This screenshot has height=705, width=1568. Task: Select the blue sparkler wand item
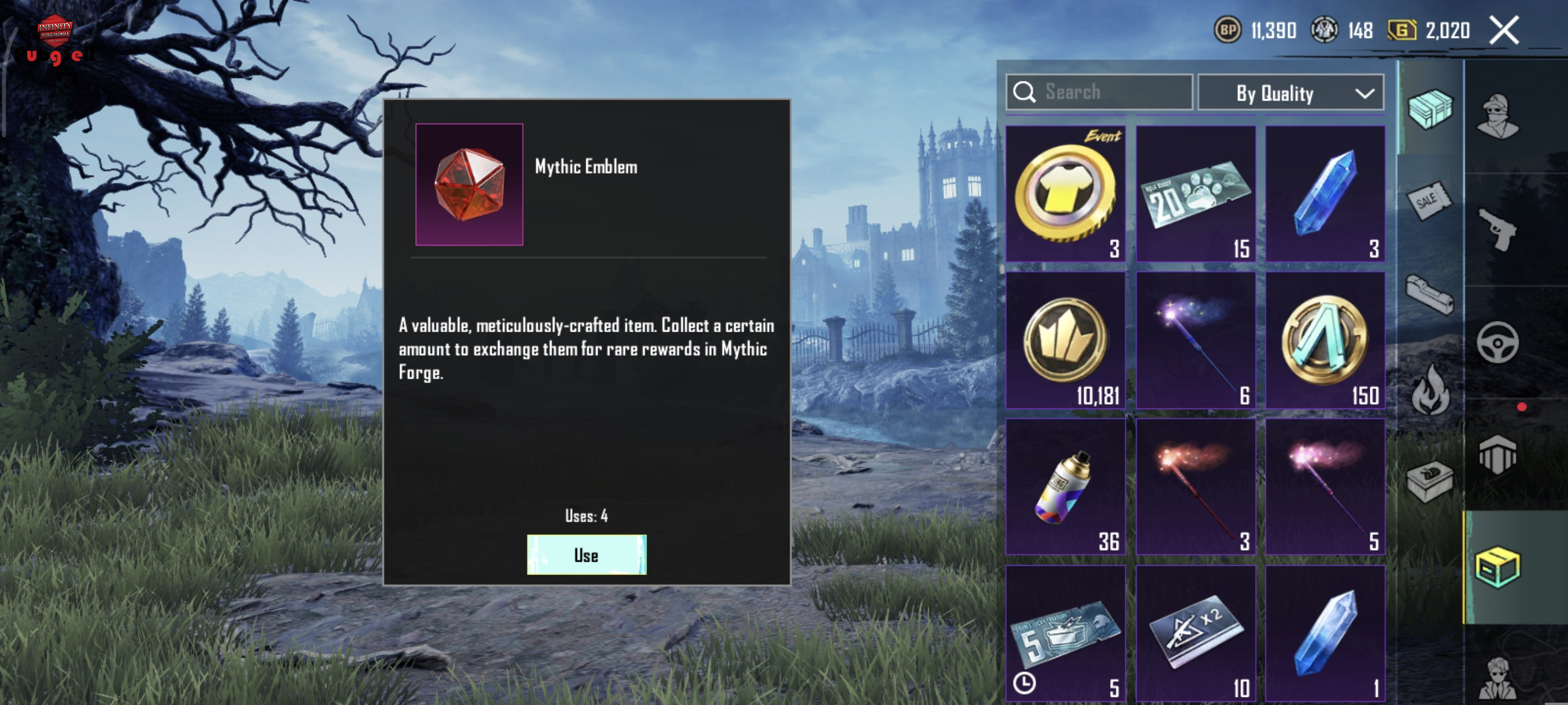click(1196, 340)
